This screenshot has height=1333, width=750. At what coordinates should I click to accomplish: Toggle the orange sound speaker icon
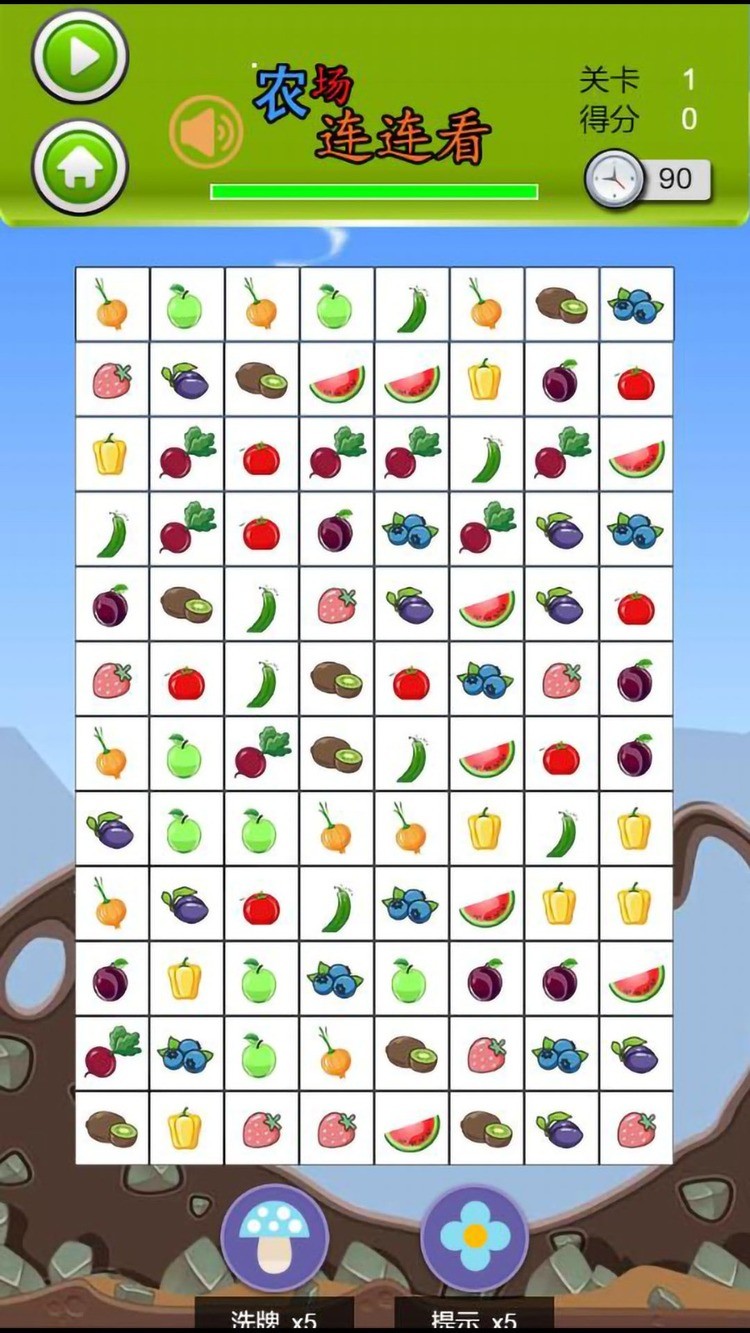pos(206,131)
